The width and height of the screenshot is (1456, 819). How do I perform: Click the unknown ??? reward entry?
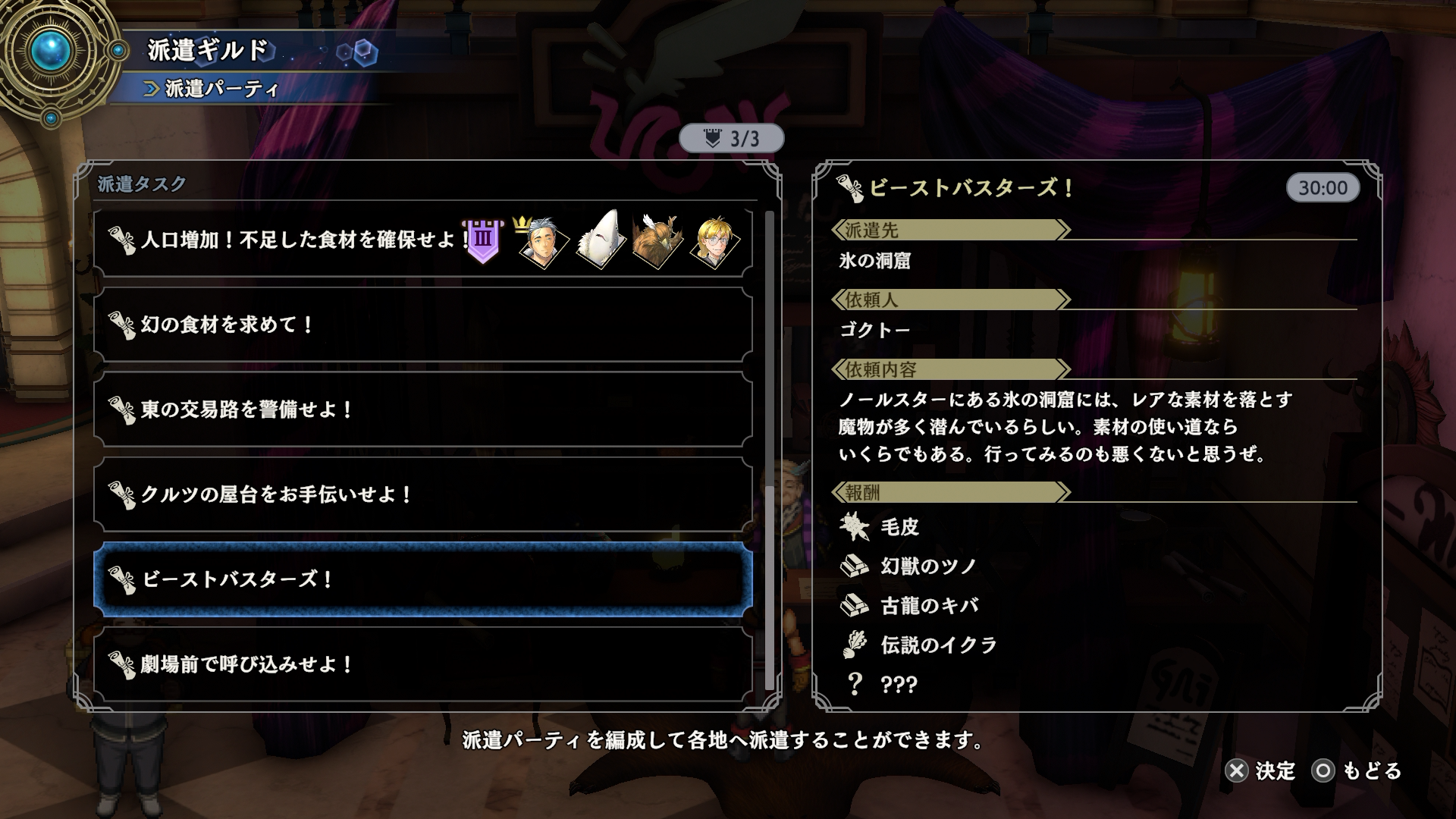[x=899, y=685]
